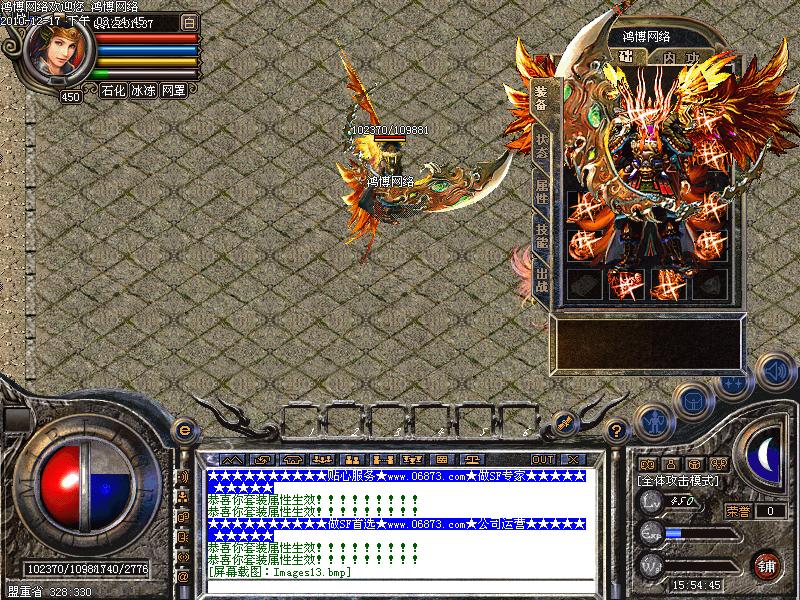The image size is (800, 600).
Task: Open the 装备 equipment tab
Action: [540, 100]
